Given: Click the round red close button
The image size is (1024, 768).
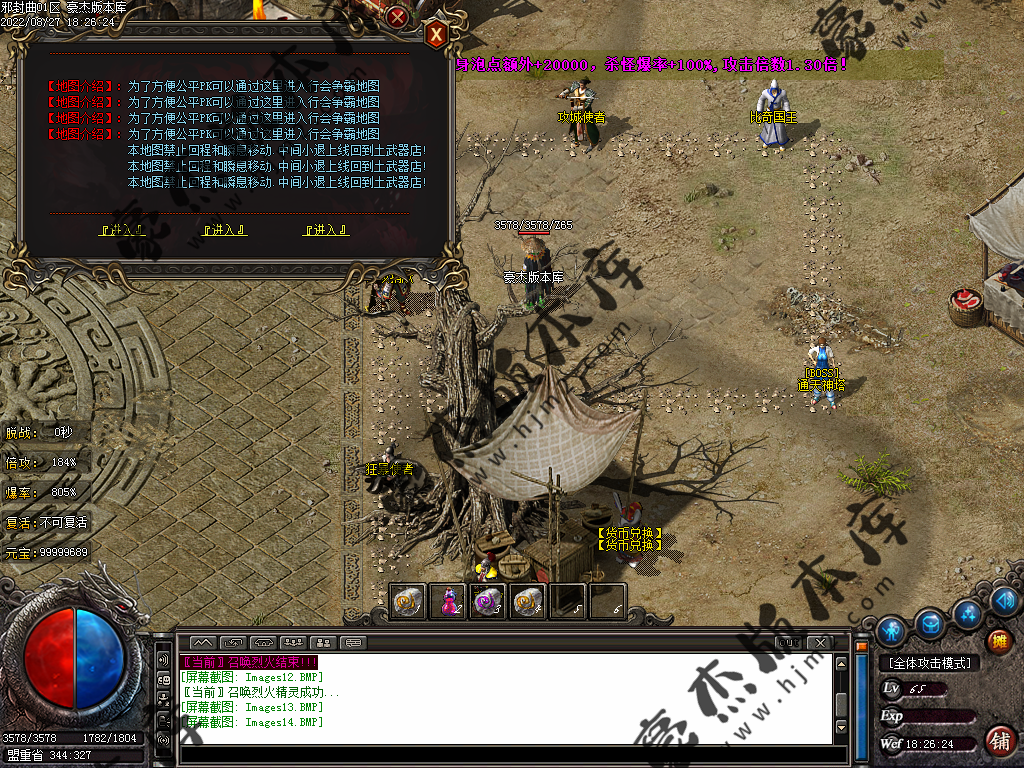Looking at the screenshot, I should [398, 17].
